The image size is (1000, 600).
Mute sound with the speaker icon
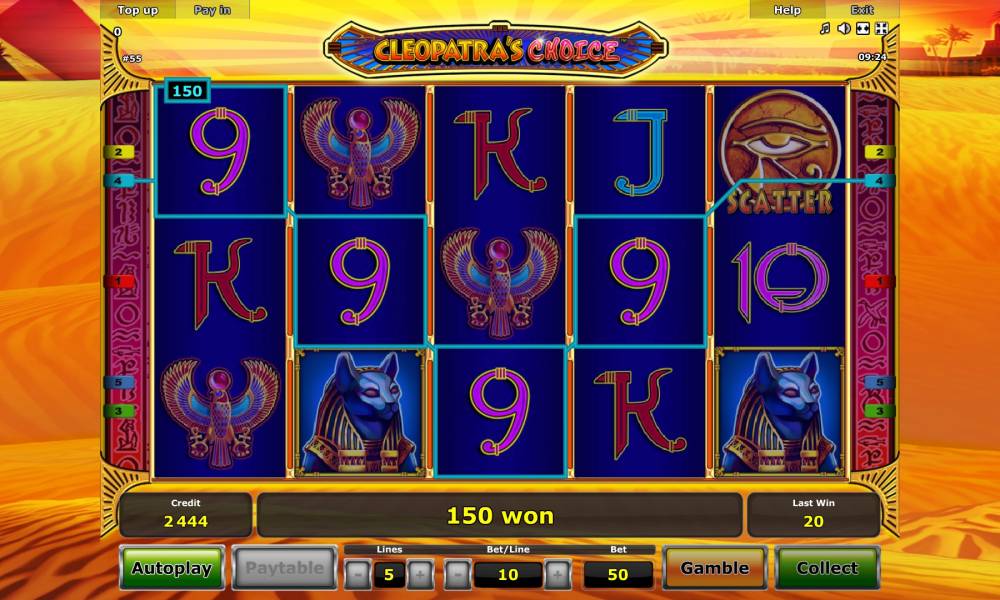(843, 29)
